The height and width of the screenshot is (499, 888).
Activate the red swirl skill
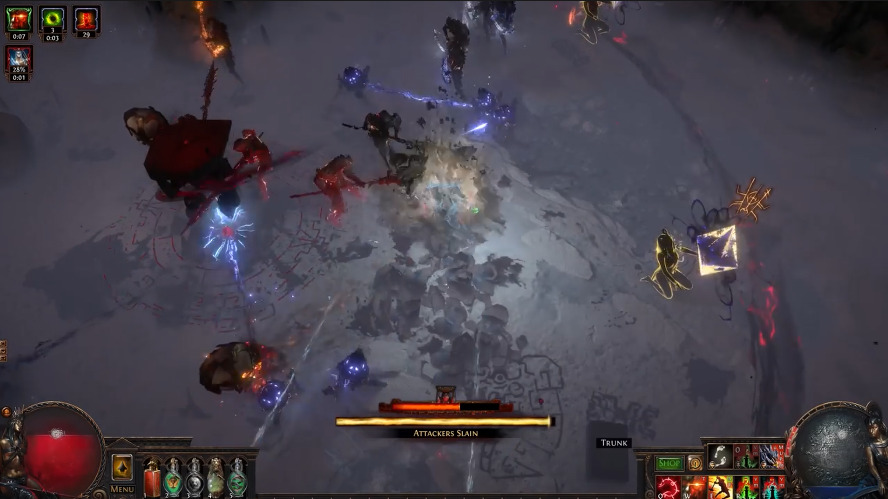click(x=668, y=488)
